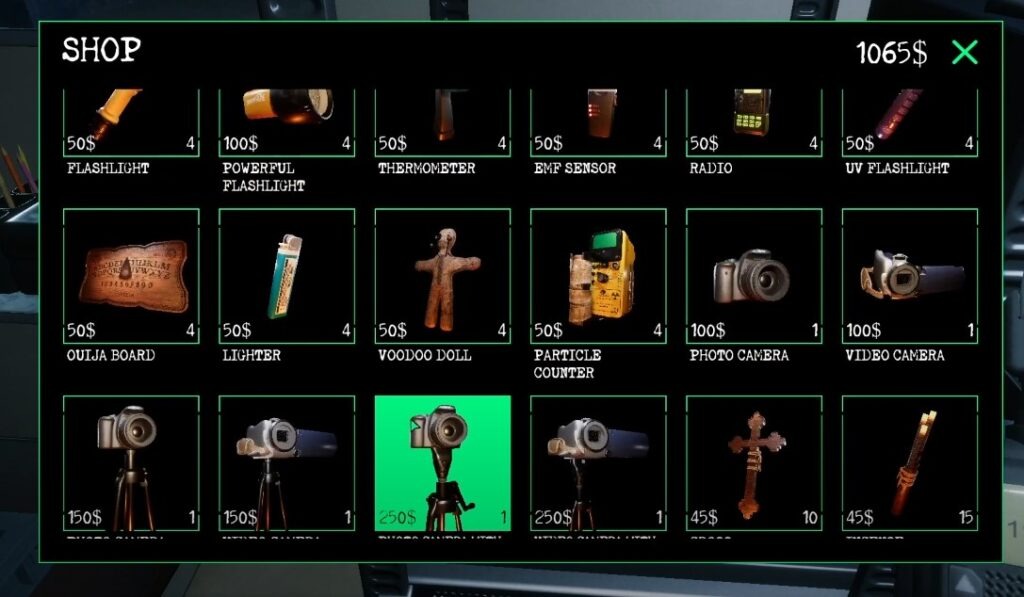The height and width of the screenshot is (597, 1024).
Task: Pick the 150$ video camera on tripod
Action: tap(287, 462)
